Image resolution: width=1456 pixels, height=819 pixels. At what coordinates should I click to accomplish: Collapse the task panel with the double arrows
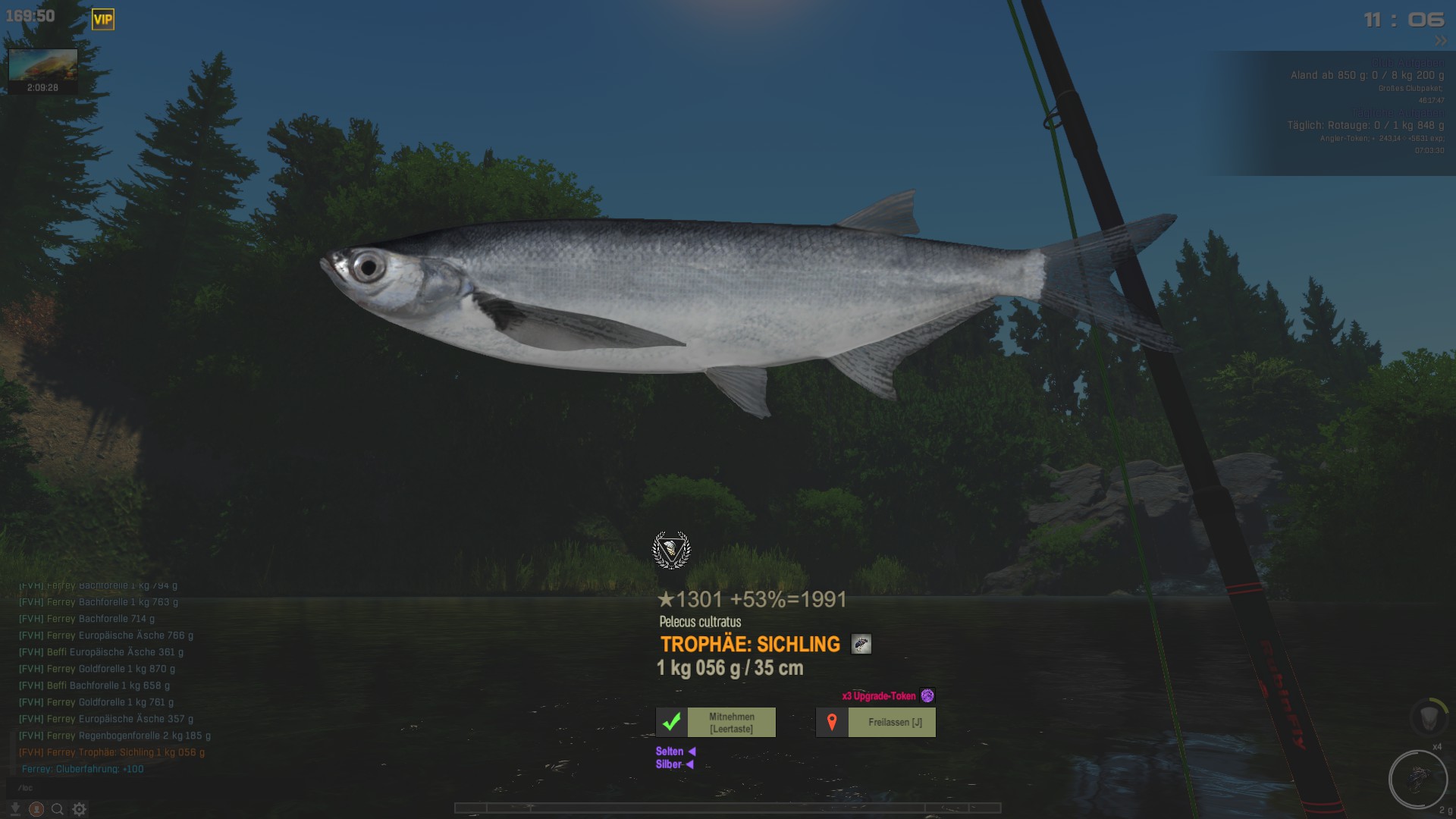tap(1440, 41)
